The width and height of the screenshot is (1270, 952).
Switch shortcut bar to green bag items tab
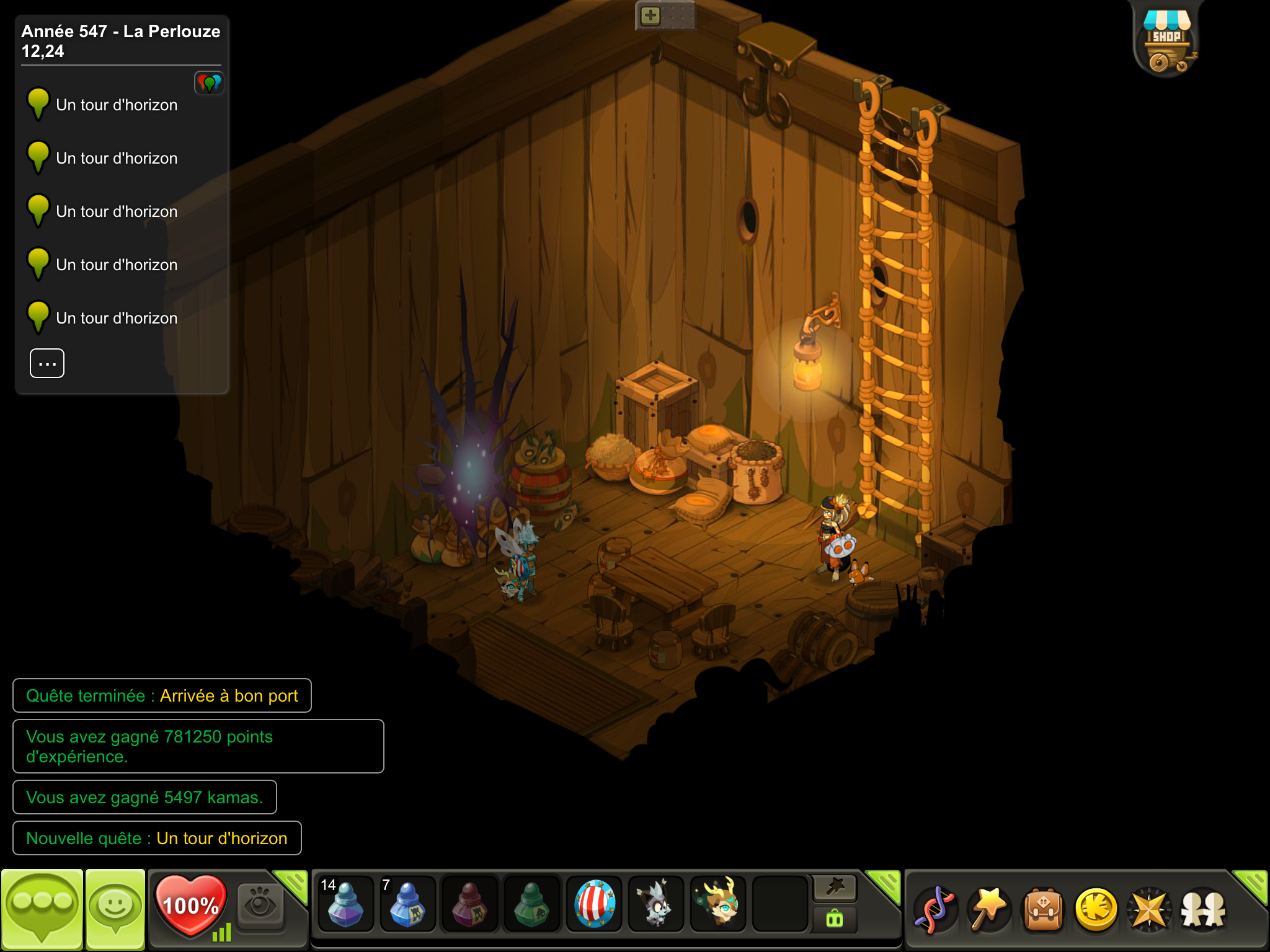835,920
